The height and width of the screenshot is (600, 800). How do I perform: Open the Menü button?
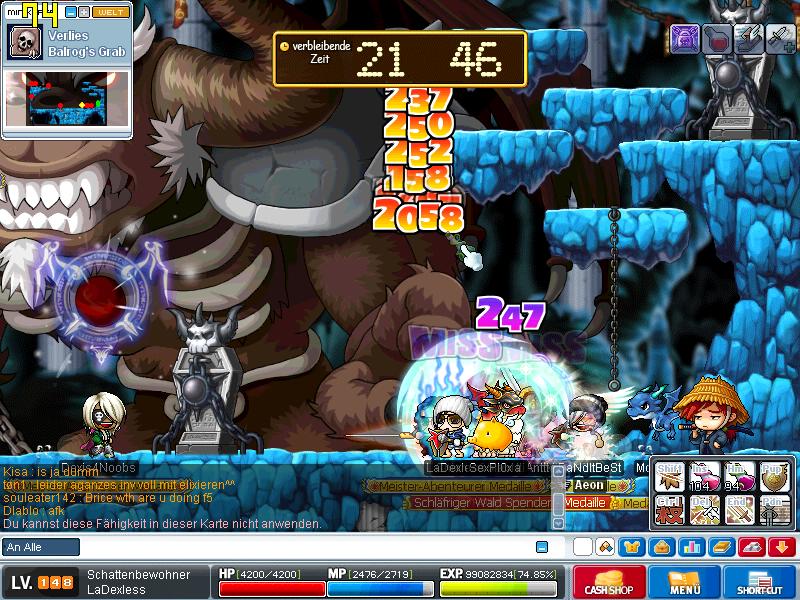[x=684, y=583]
